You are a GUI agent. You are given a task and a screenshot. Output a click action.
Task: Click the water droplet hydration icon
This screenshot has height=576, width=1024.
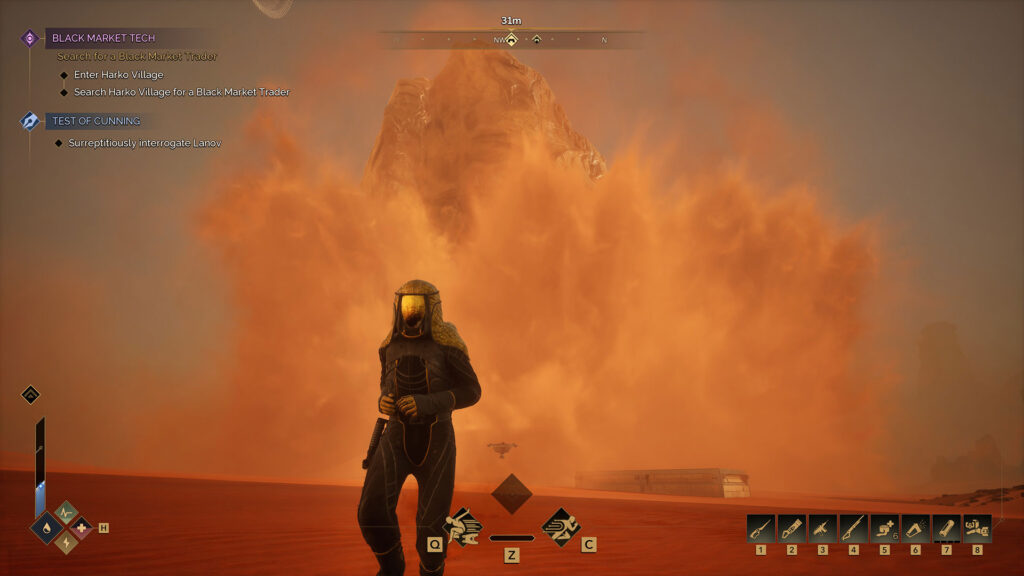48,527
